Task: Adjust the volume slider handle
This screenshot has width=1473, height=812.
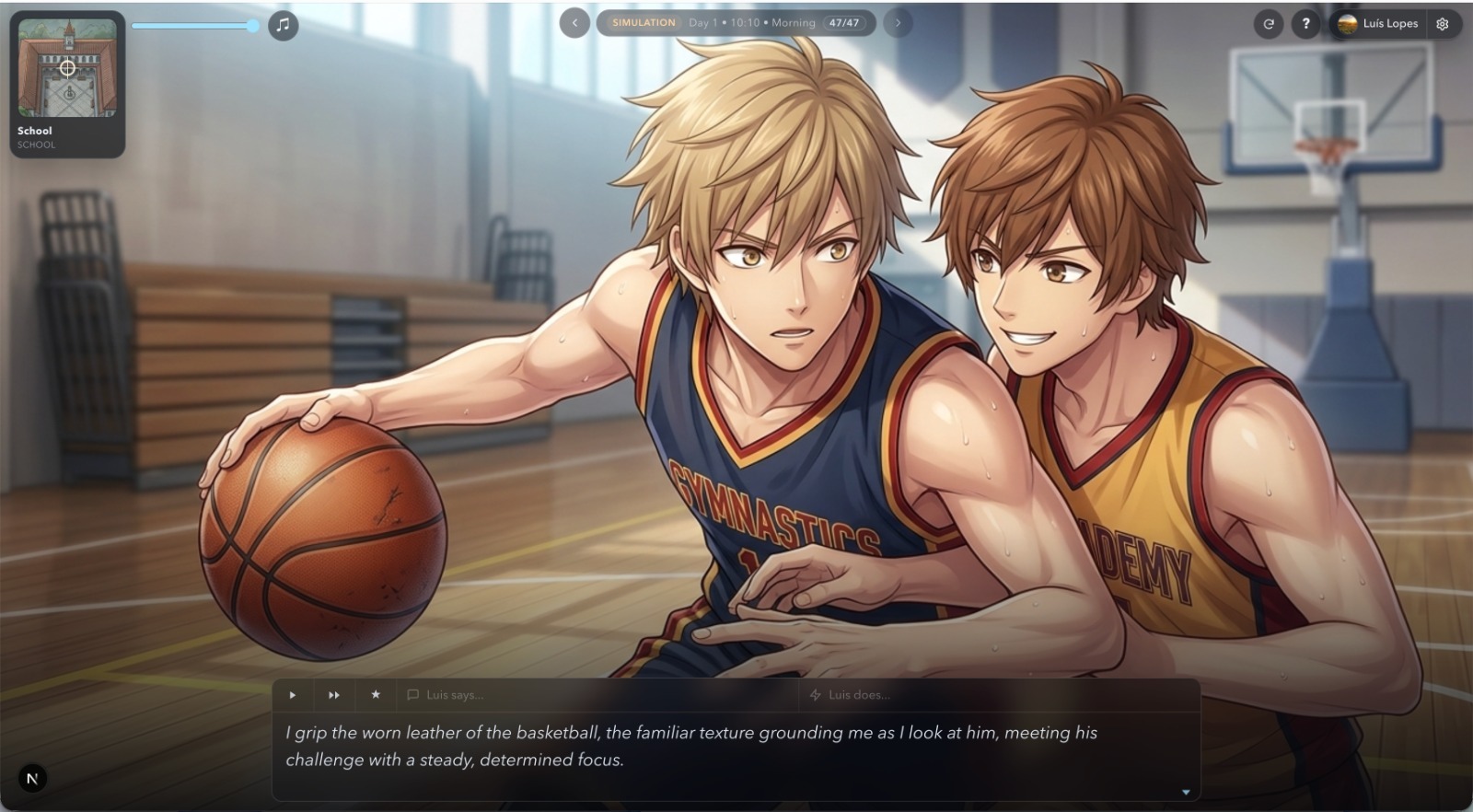Action: pyautogui.click(x=253, y=26)
